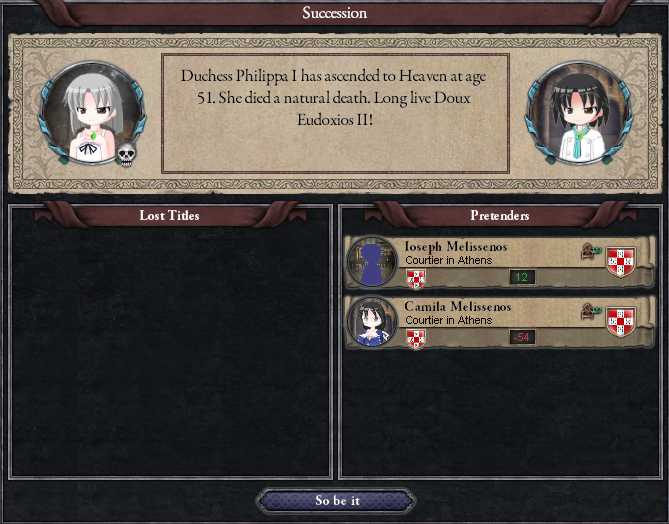Click the throne claim icon in Ioseph's row
Image resolution: width=669 pixels, height=524 pixels.
pyautogui.click(x=592, y=253)
